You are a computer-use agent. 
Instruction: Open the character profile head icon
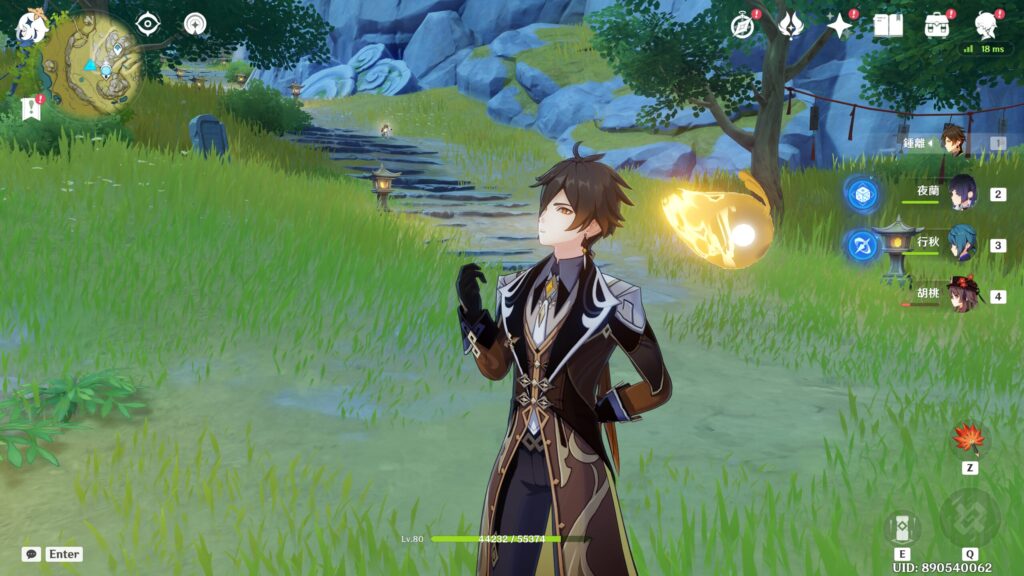click(x=986, y=24)
